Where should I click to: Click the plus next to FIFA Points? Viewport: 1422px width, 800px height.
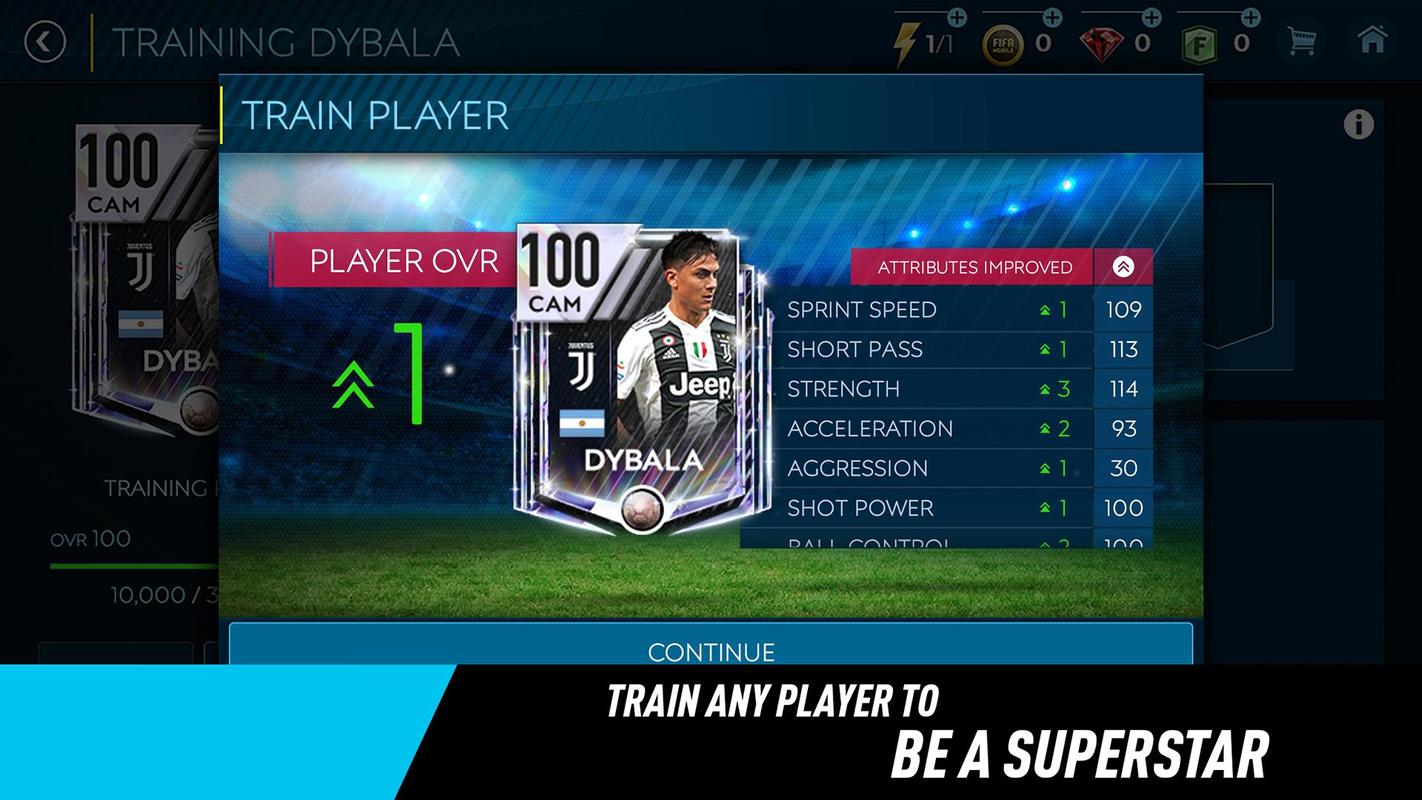point(1249,15)
